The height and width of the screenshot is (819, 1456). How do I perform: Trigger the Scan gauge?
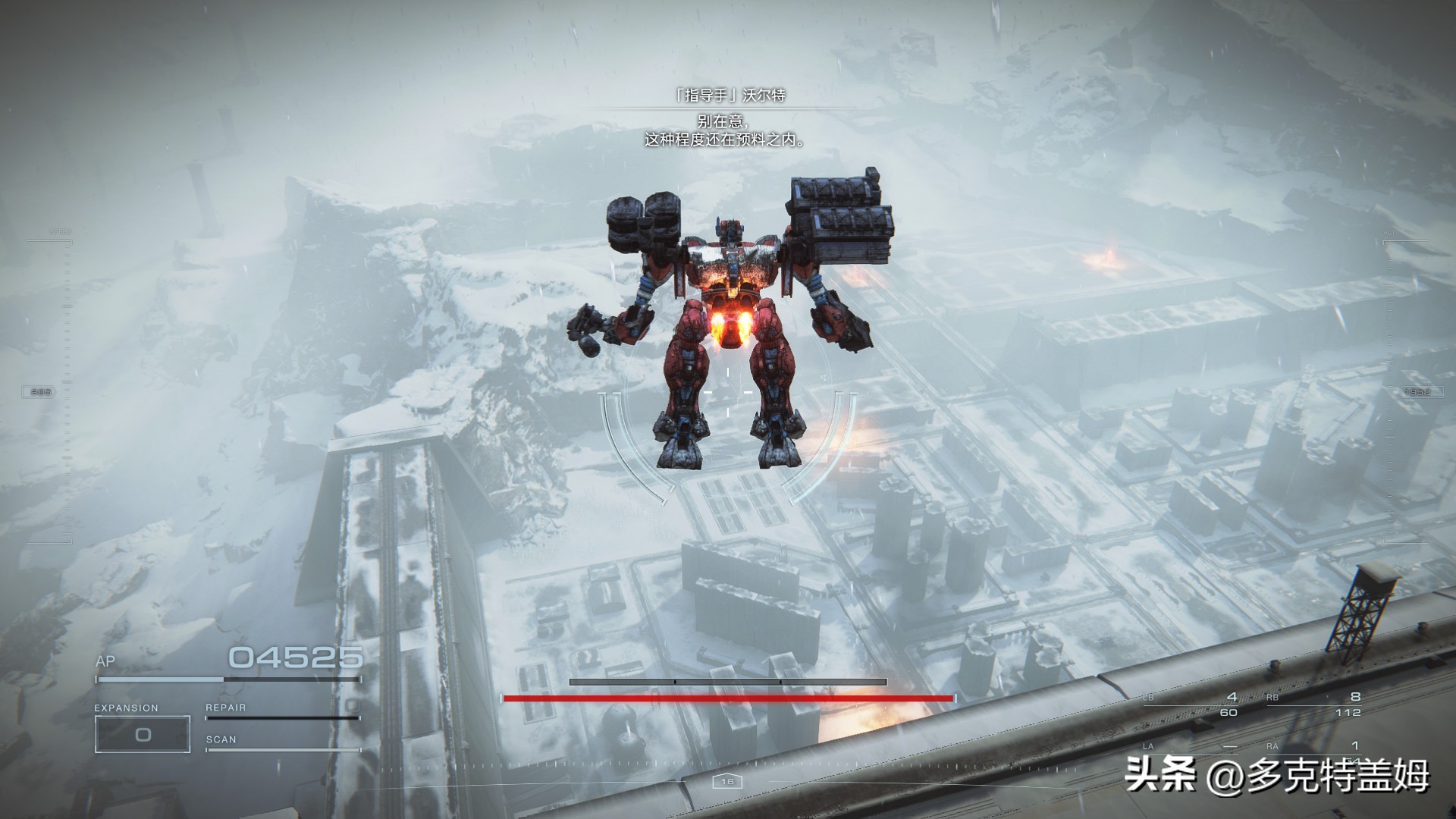click(282, 746)
